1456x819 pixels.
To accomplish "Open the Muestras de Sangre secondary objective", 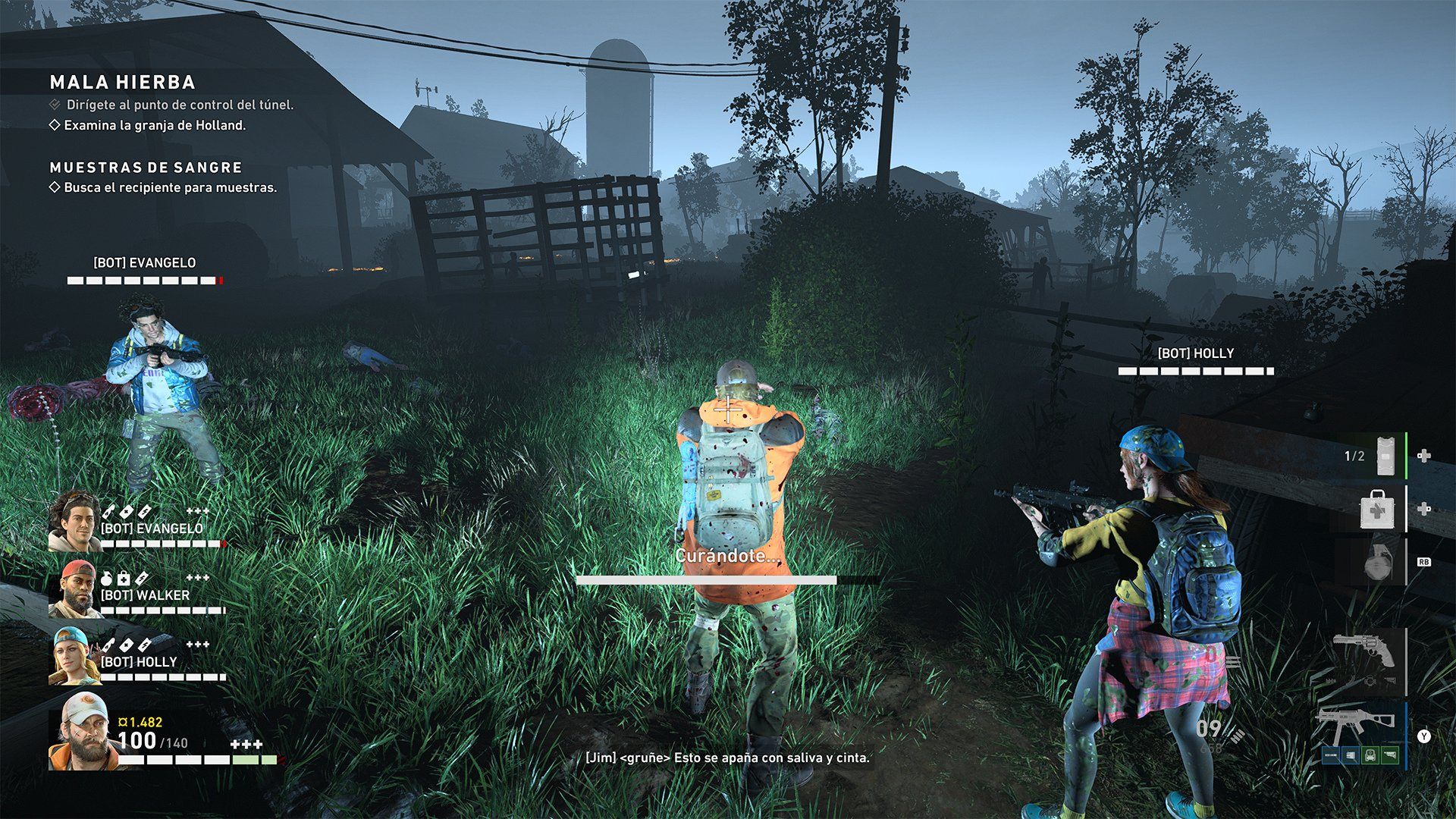I will [146, 168].
